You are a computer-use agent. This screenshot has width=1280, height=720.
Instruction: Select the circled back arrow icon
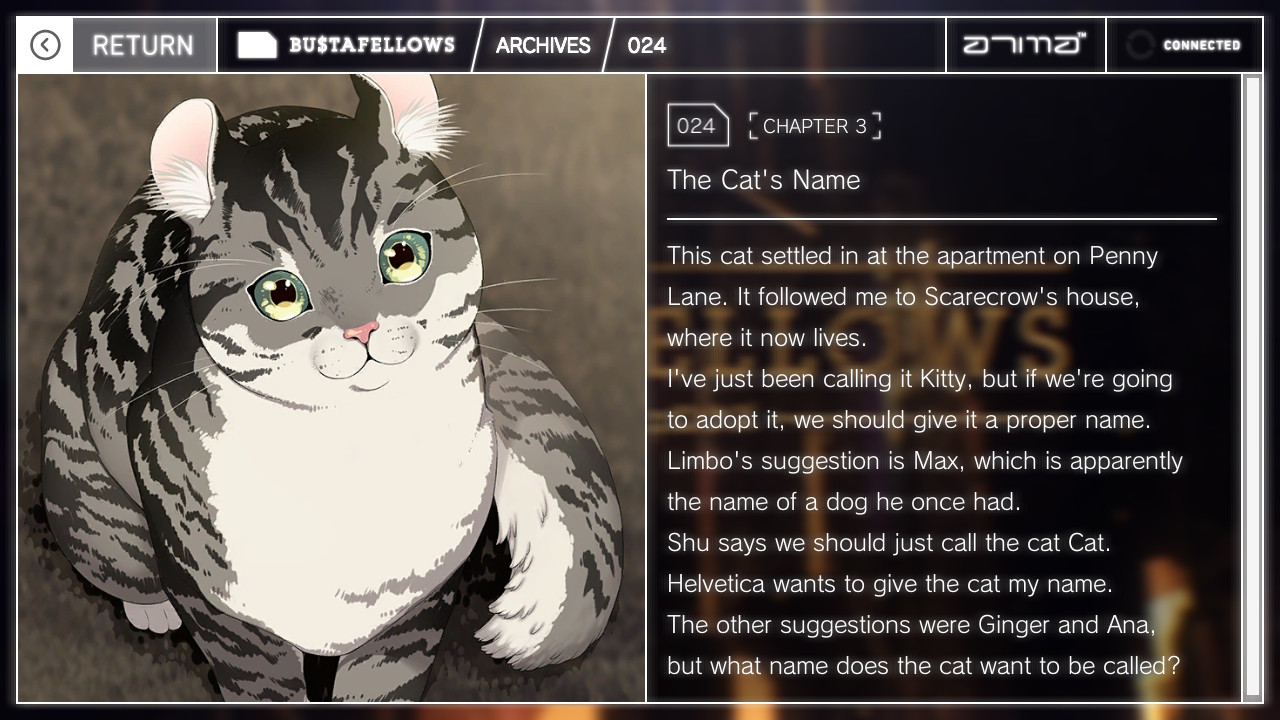click(45, 45)
